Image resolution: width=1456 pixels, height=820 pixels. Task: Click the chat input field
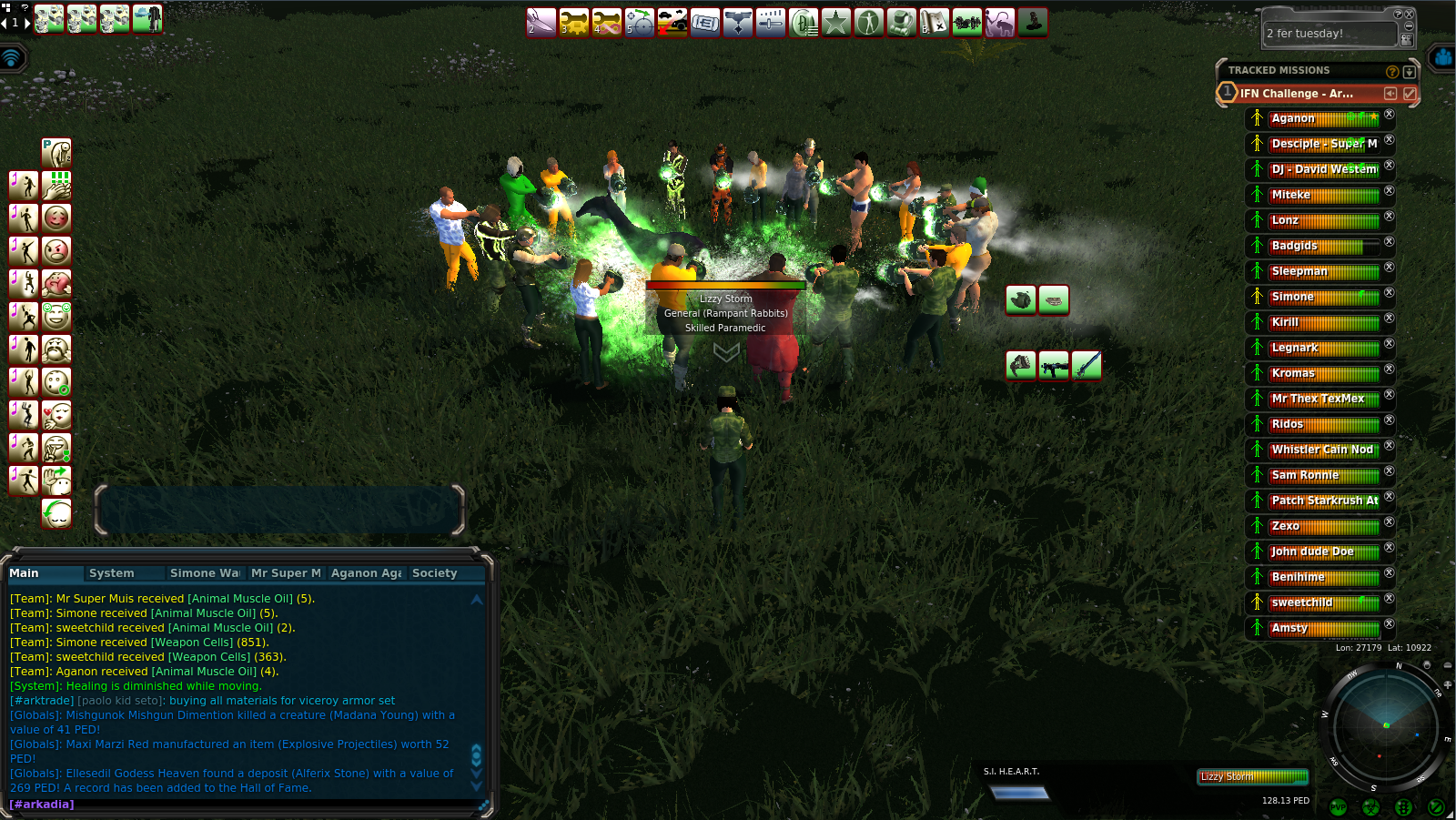pyautogui.click(x=246, y=805)
